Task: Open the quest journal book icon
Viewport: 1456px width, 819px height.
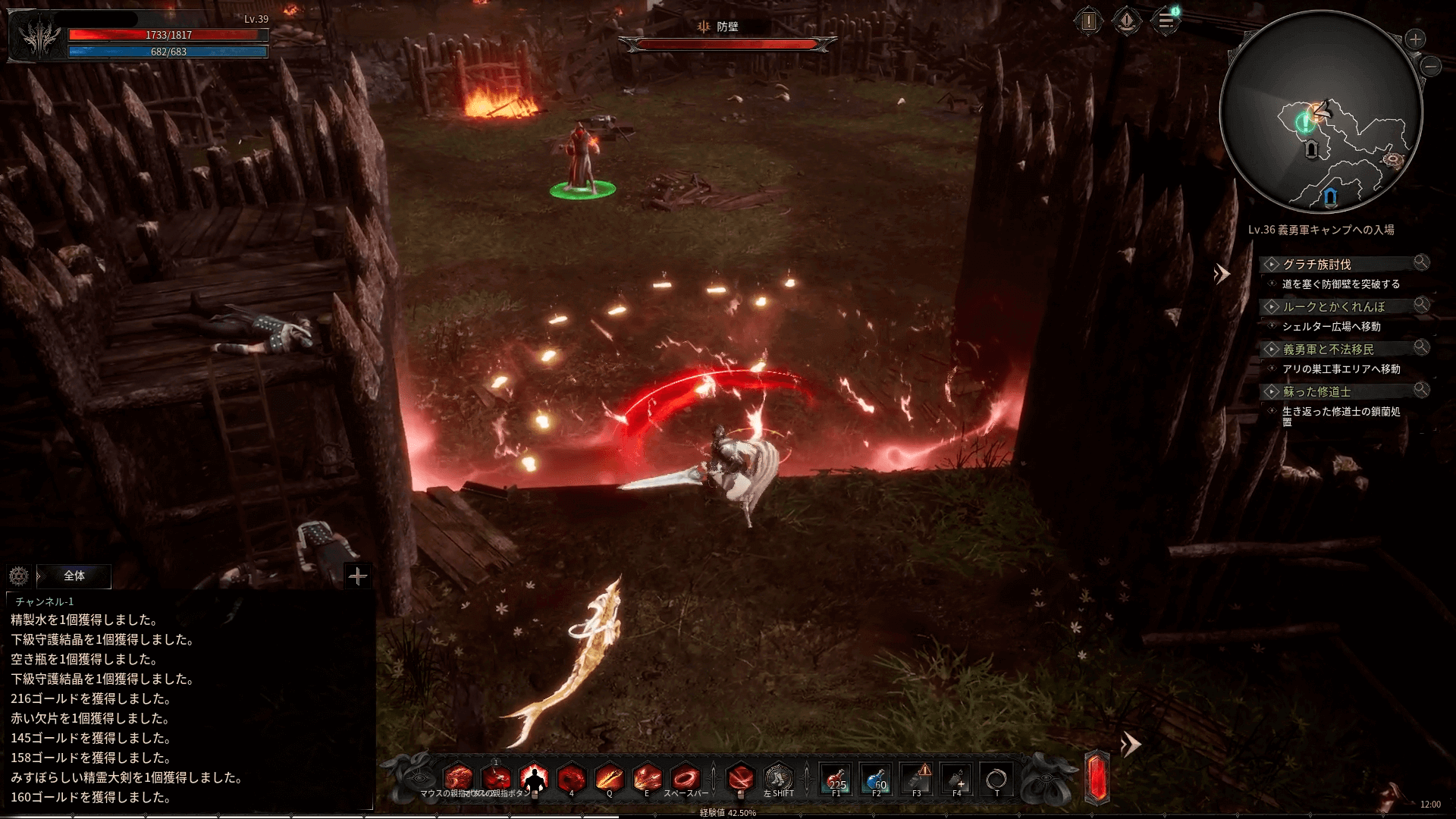Action: [x=1127, y=21]
